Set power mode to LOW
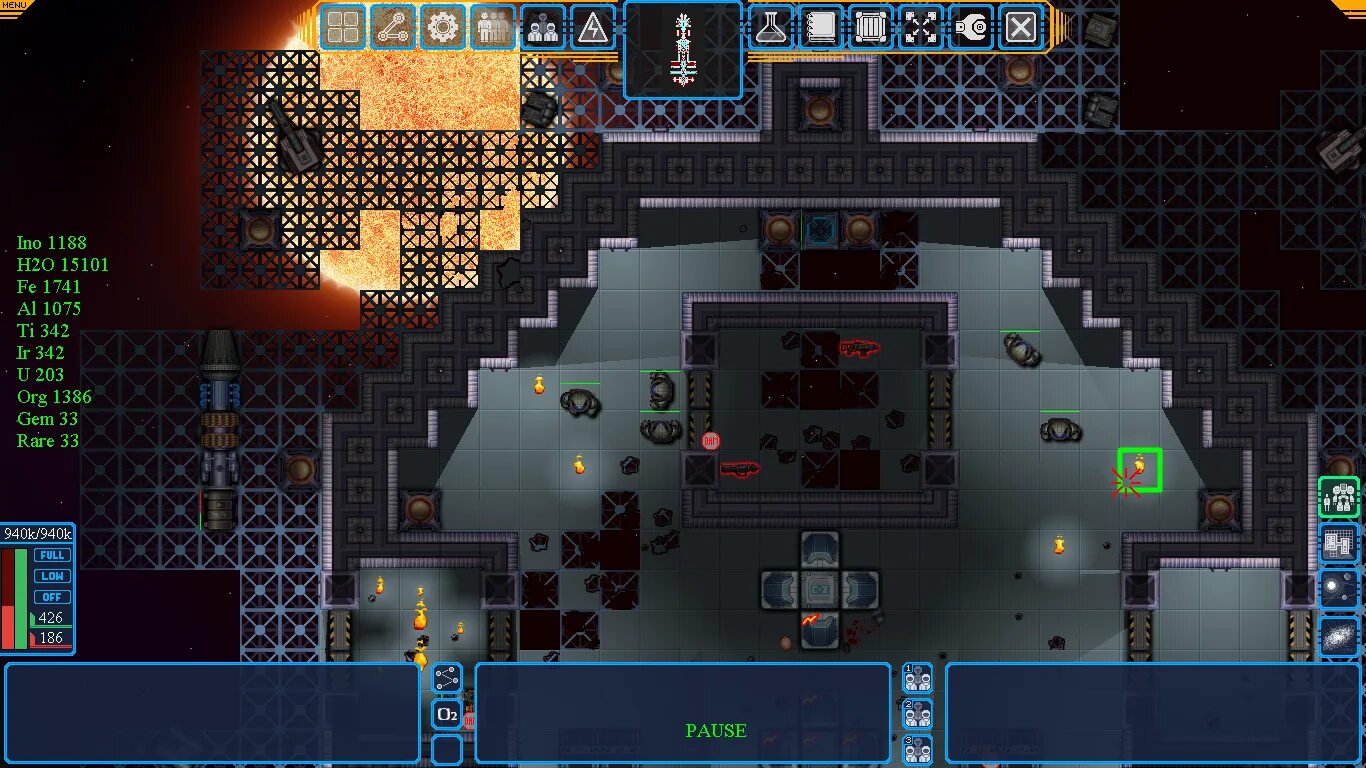The height and width of the screenshot is (768, 1366). tap(52, 576)
